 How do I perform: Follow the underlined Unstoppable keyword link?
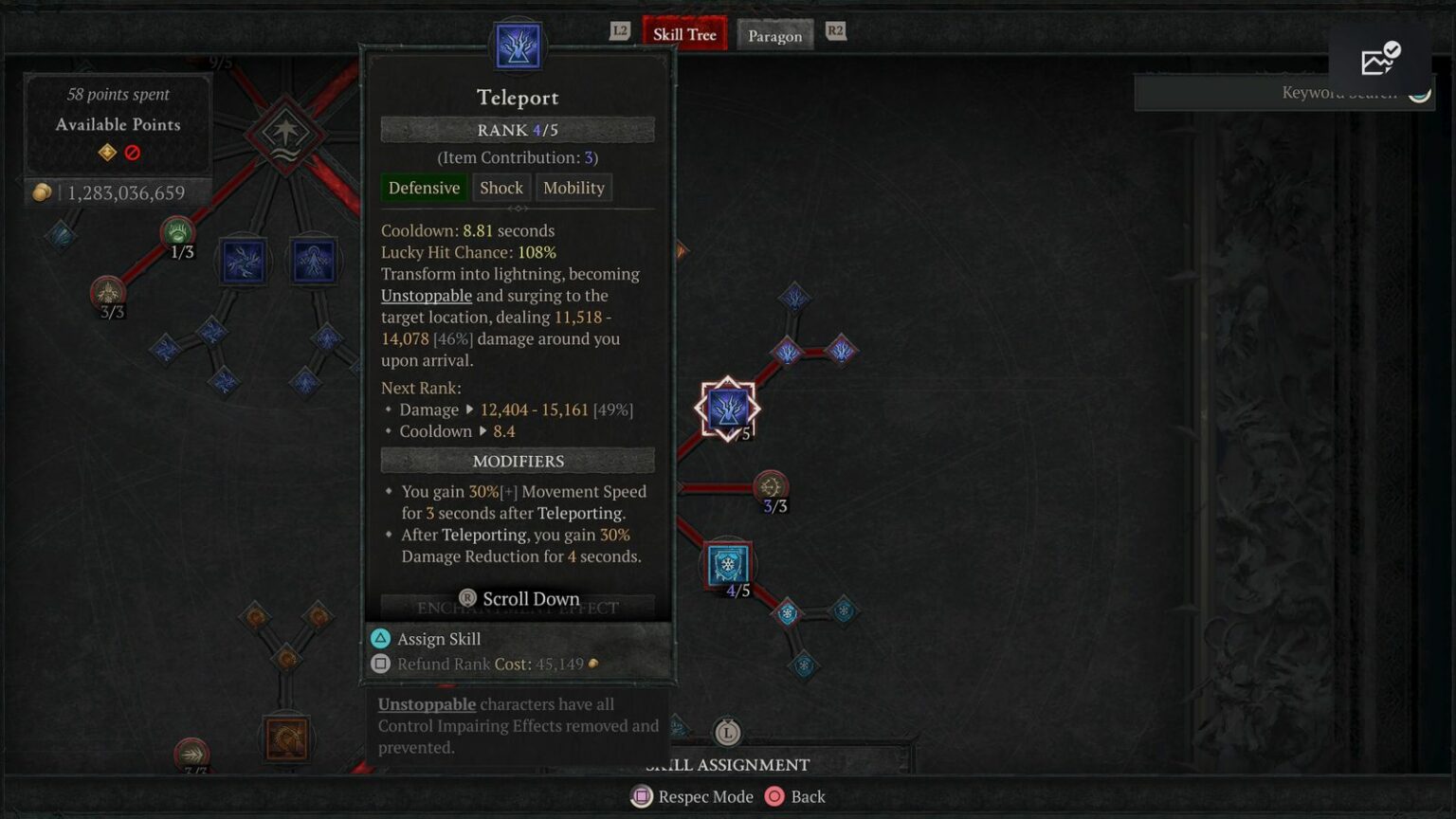click(426, 296)
